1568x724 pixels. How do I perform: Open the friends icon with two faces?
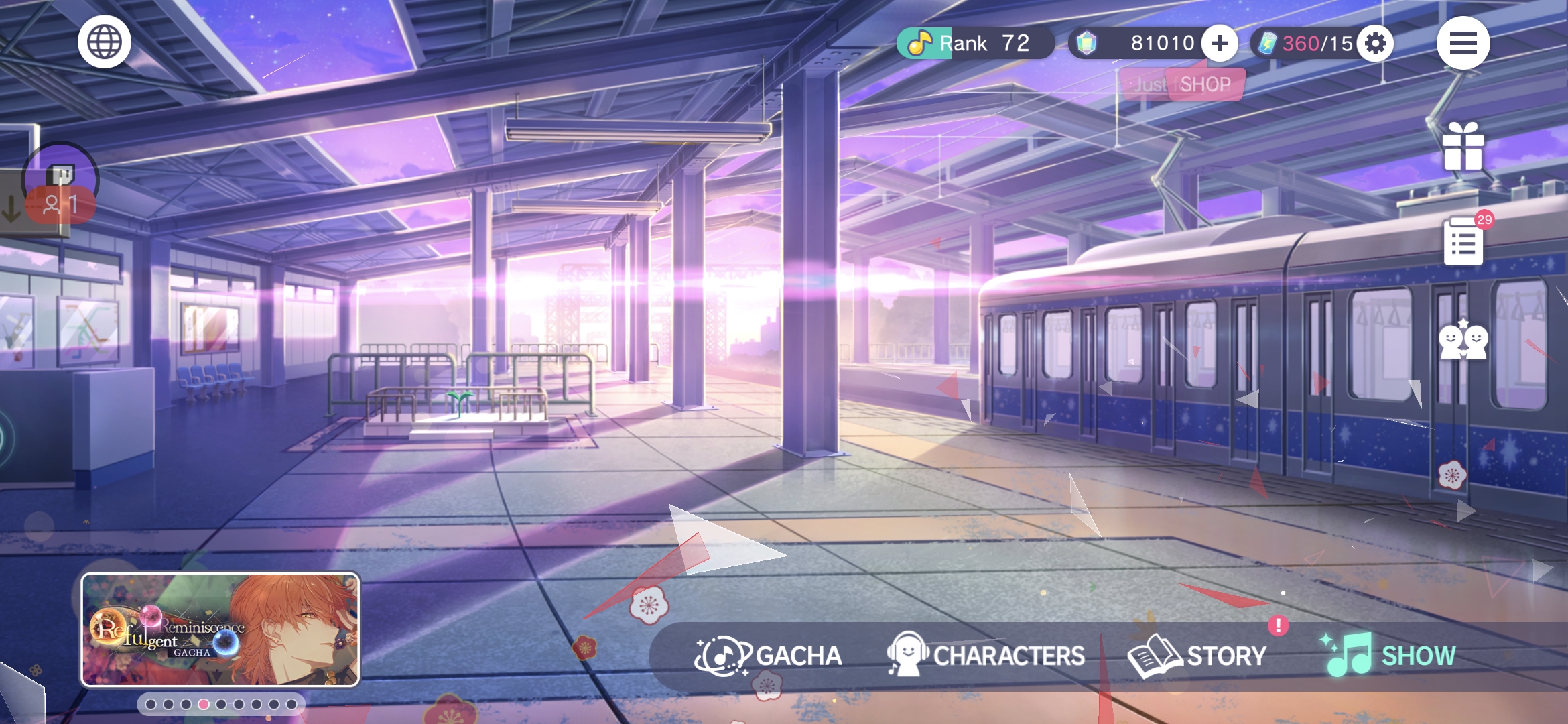(1463, 340)
